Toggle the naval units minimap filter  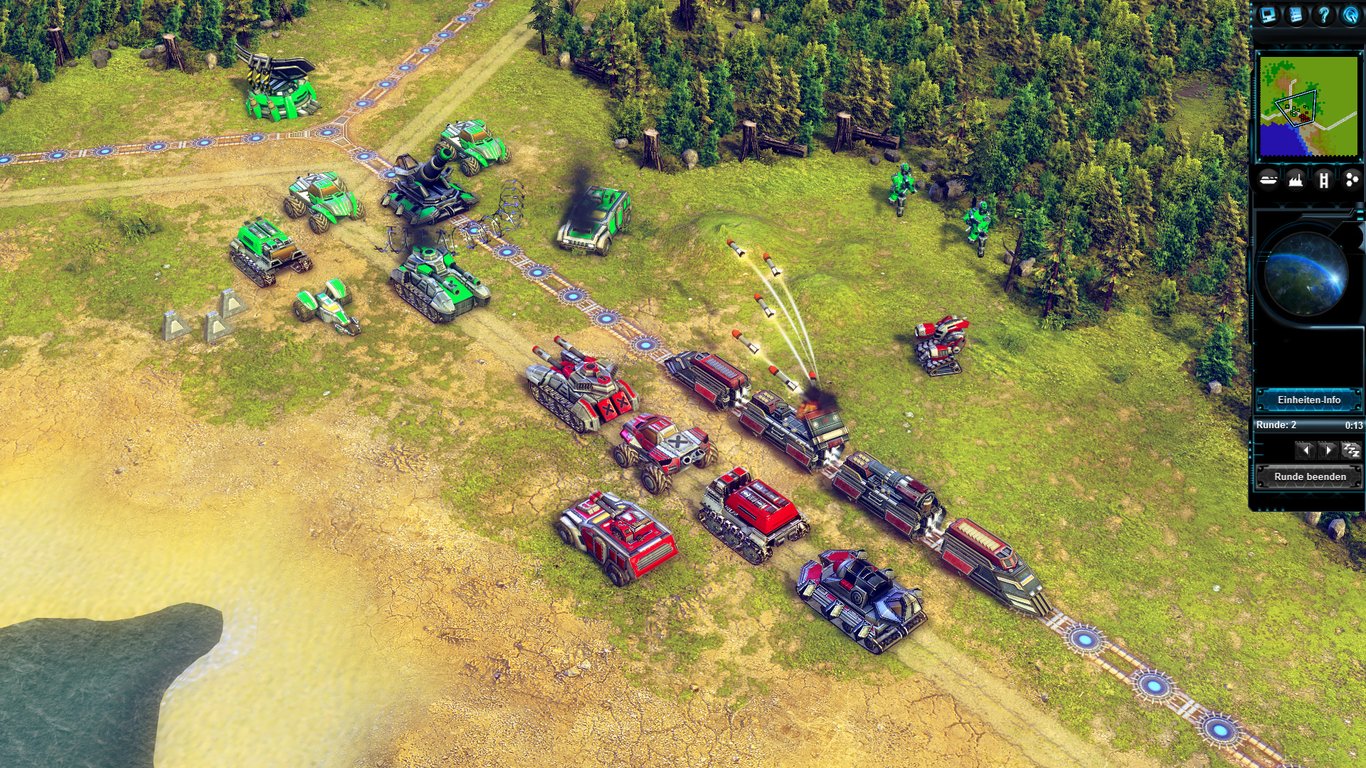click(1268, 179)
